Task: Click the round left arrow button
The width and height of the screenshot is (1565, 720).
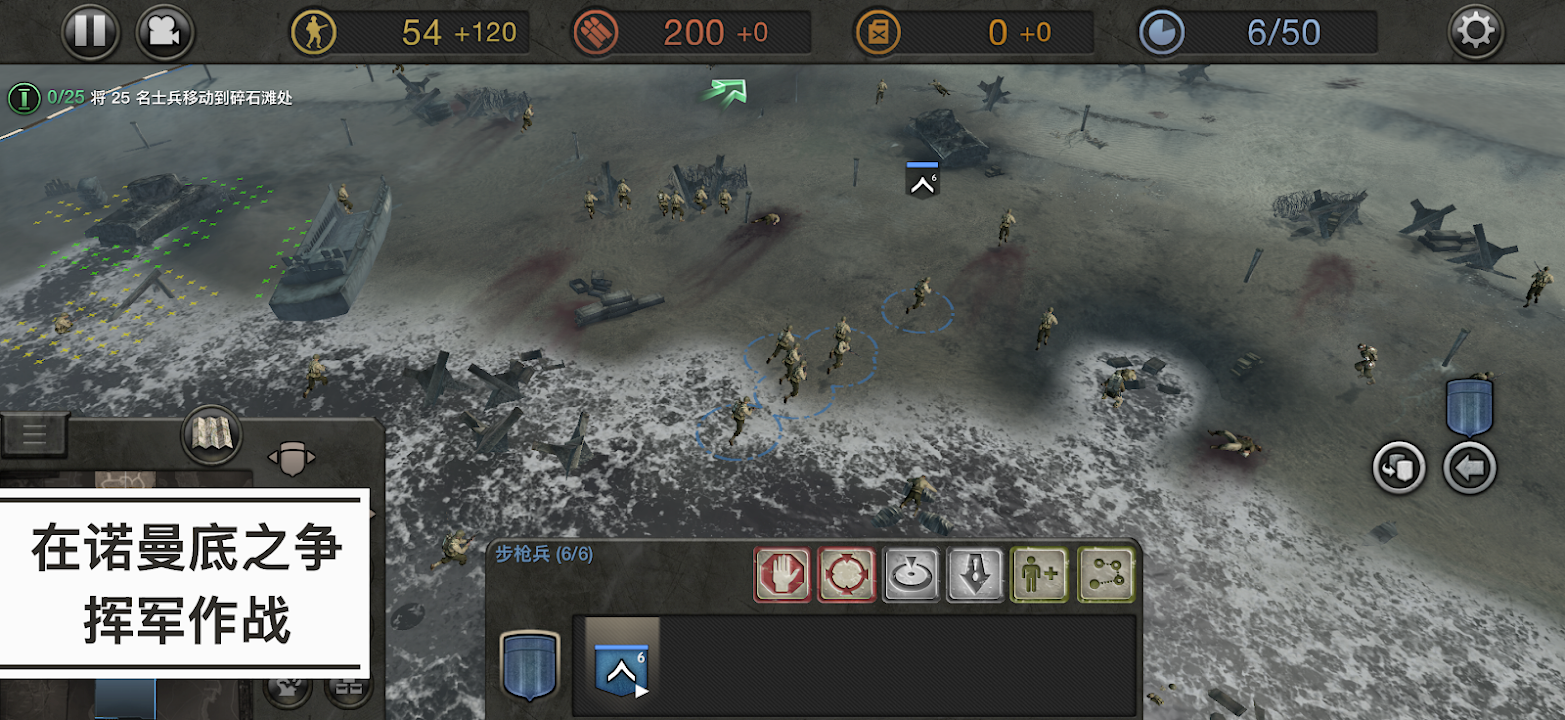Action: 1469,468
